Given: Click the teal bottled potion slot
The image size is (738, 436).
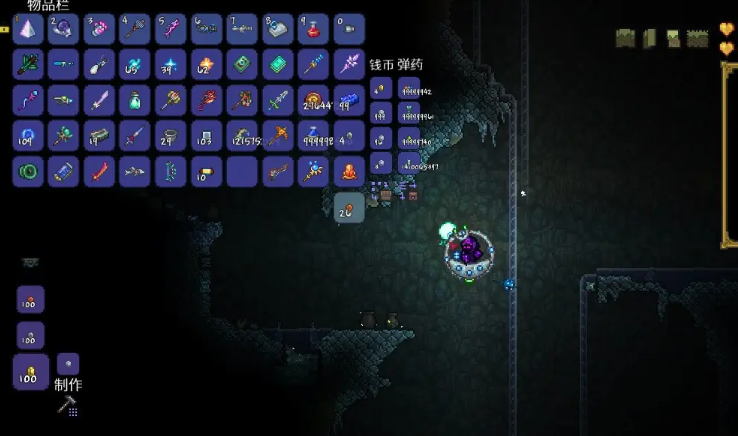Looking at the screenshot, I should pos(134,100).
